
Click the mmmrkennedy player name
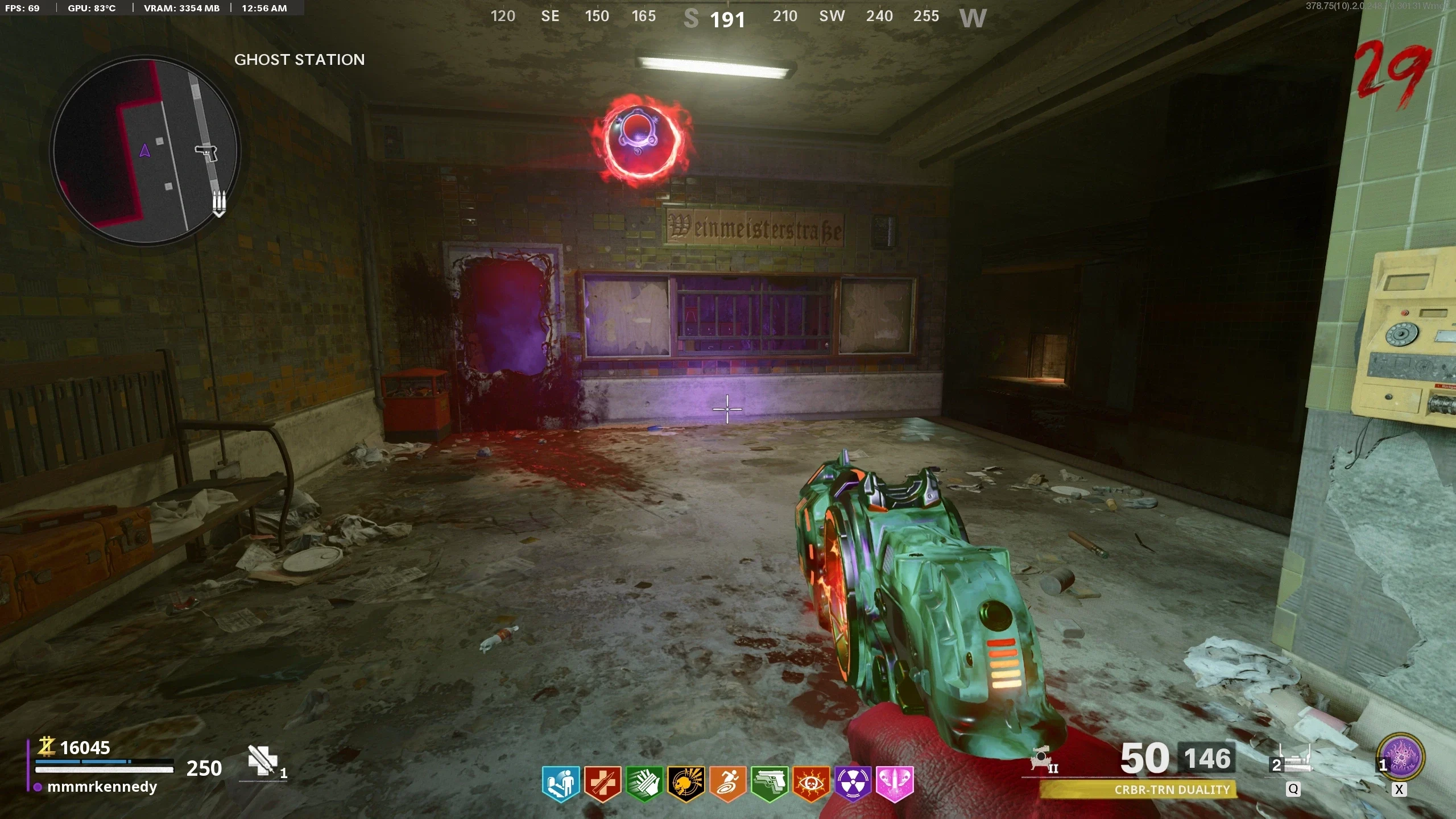[102, 787]
